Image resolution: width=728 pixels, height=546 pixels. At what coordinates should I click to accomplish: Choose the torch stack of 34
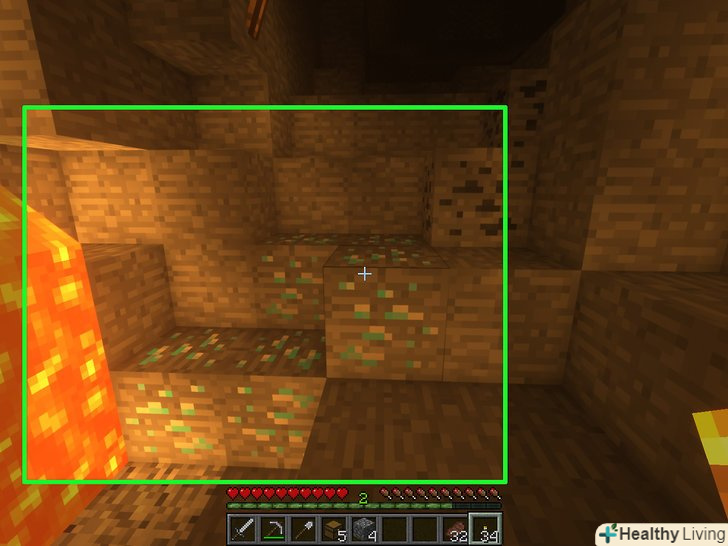pos(485,529)
